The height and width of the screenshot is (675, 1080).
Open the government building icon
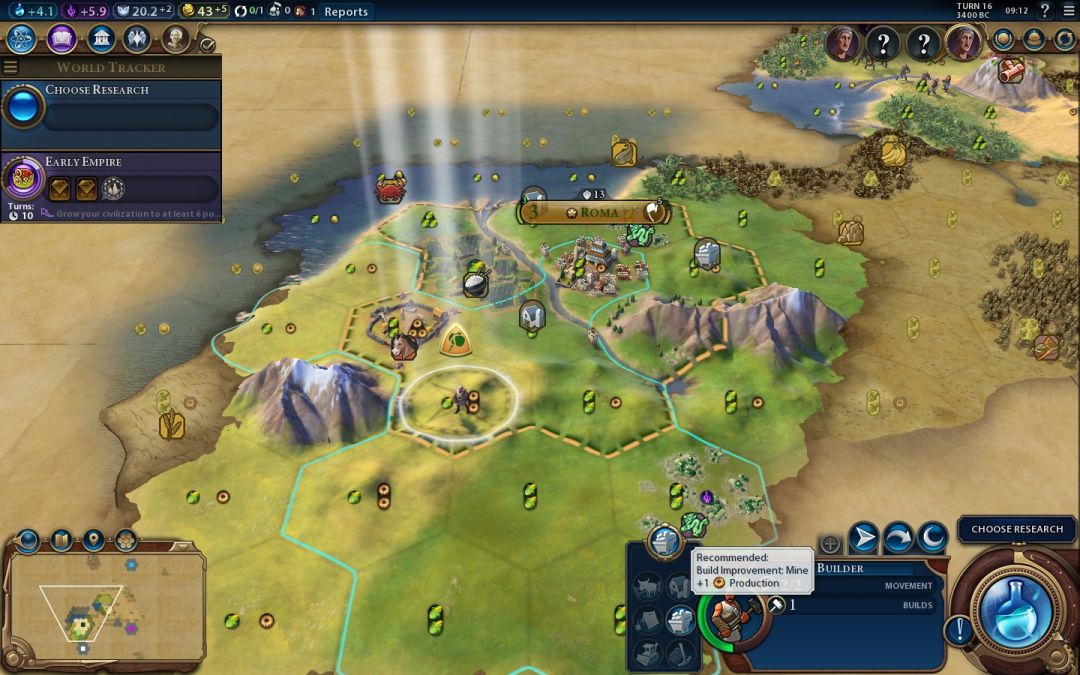click(x=100, y=39)
